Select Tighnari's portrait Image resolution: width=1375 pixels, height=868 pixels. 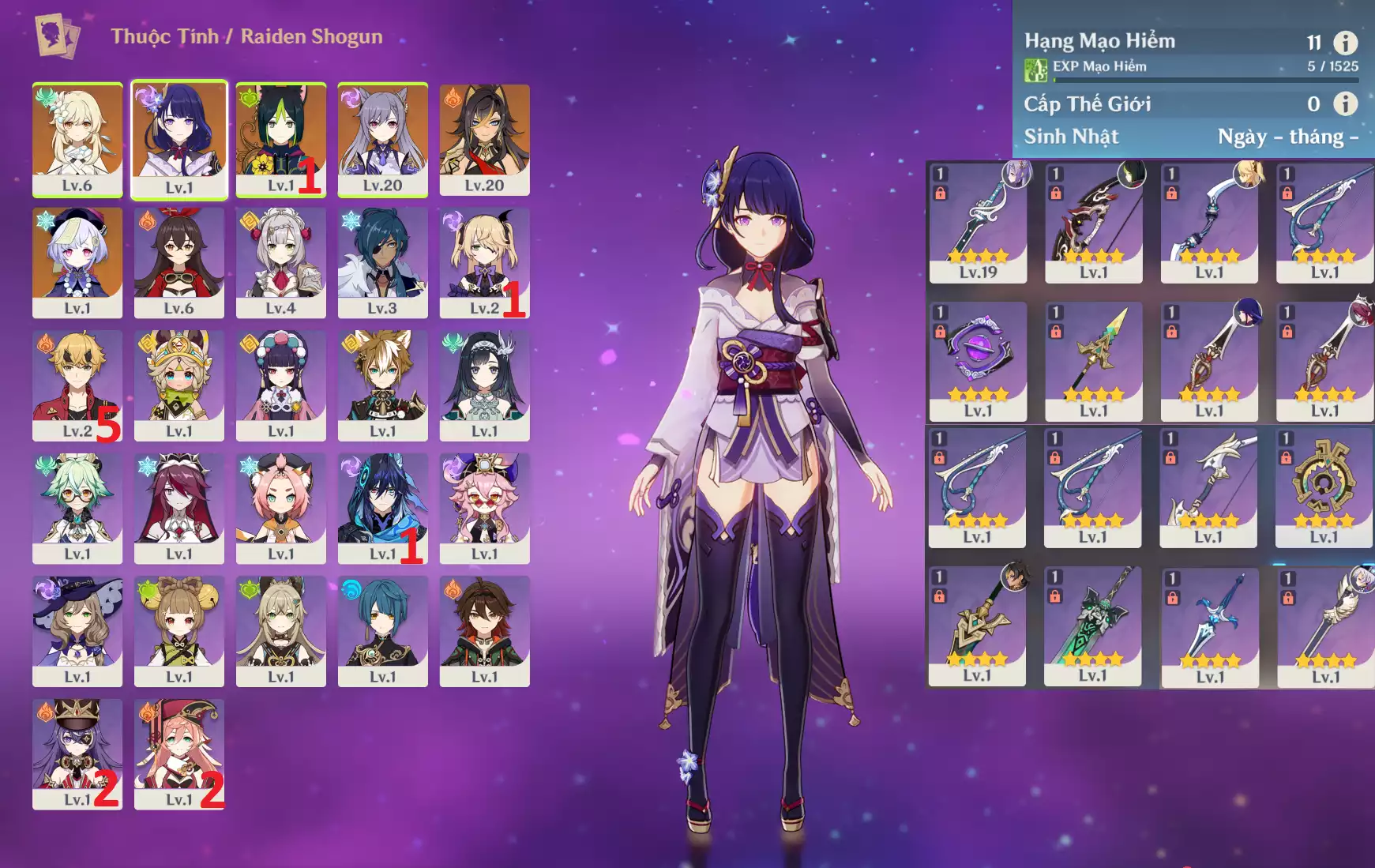click(280, 139)
